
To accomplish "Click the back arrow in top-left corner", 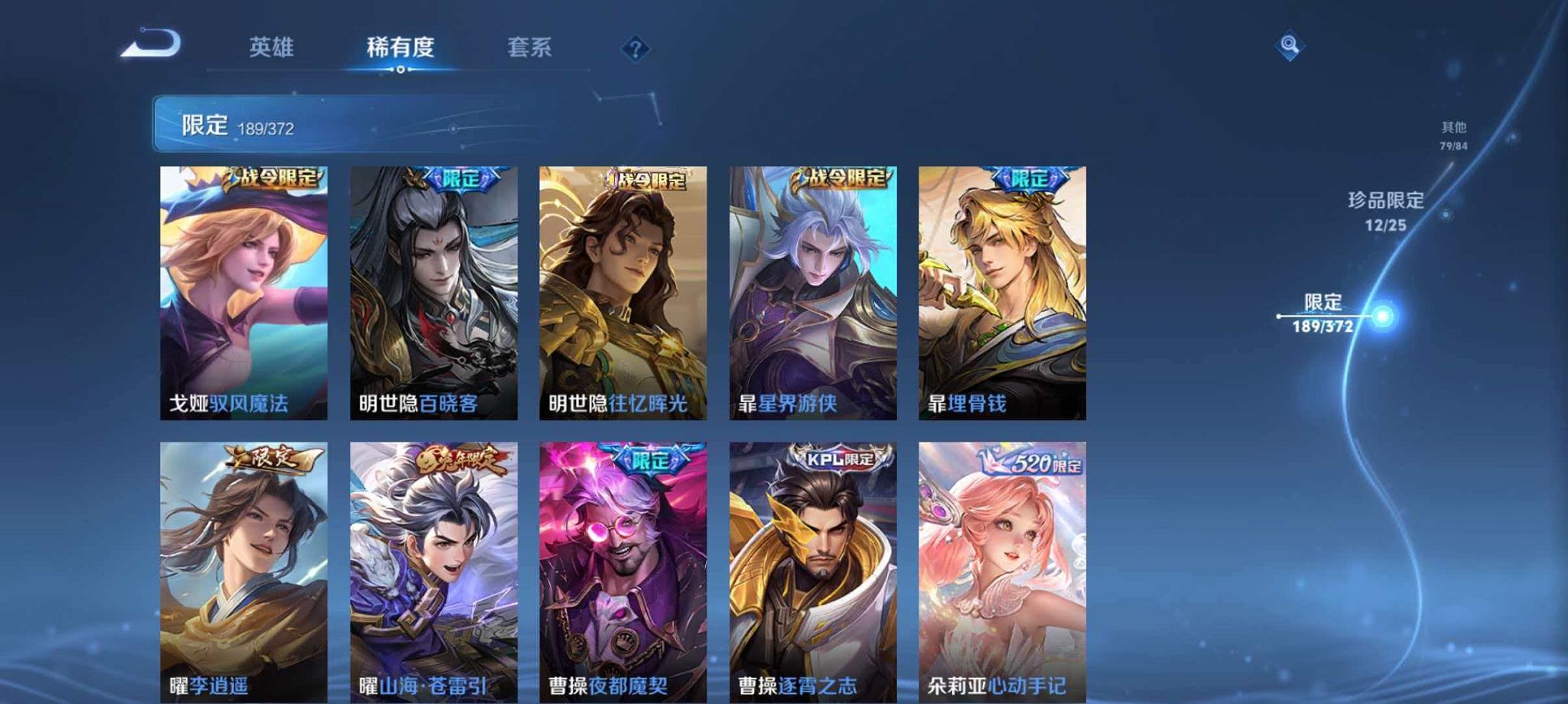I will click(150, 47).
